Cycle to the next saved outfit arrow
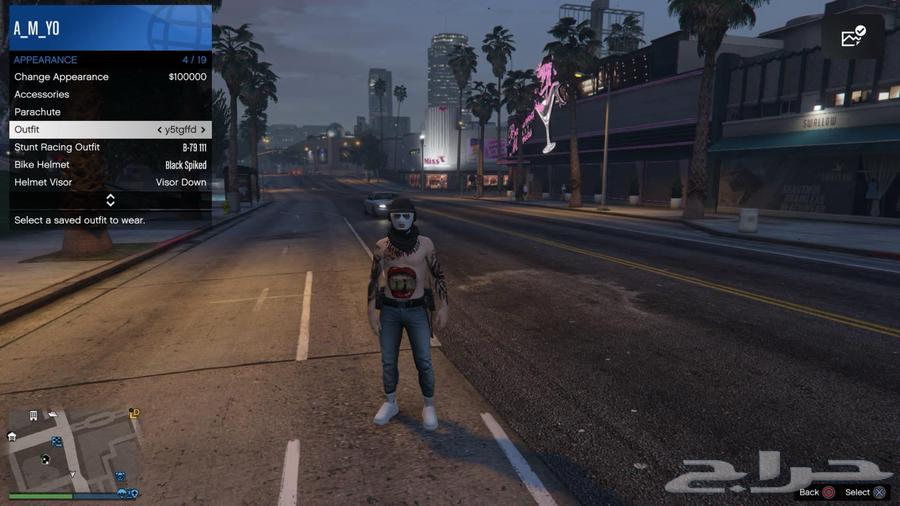The height and width of the screenshot is (506, 900). click(203, 130)
